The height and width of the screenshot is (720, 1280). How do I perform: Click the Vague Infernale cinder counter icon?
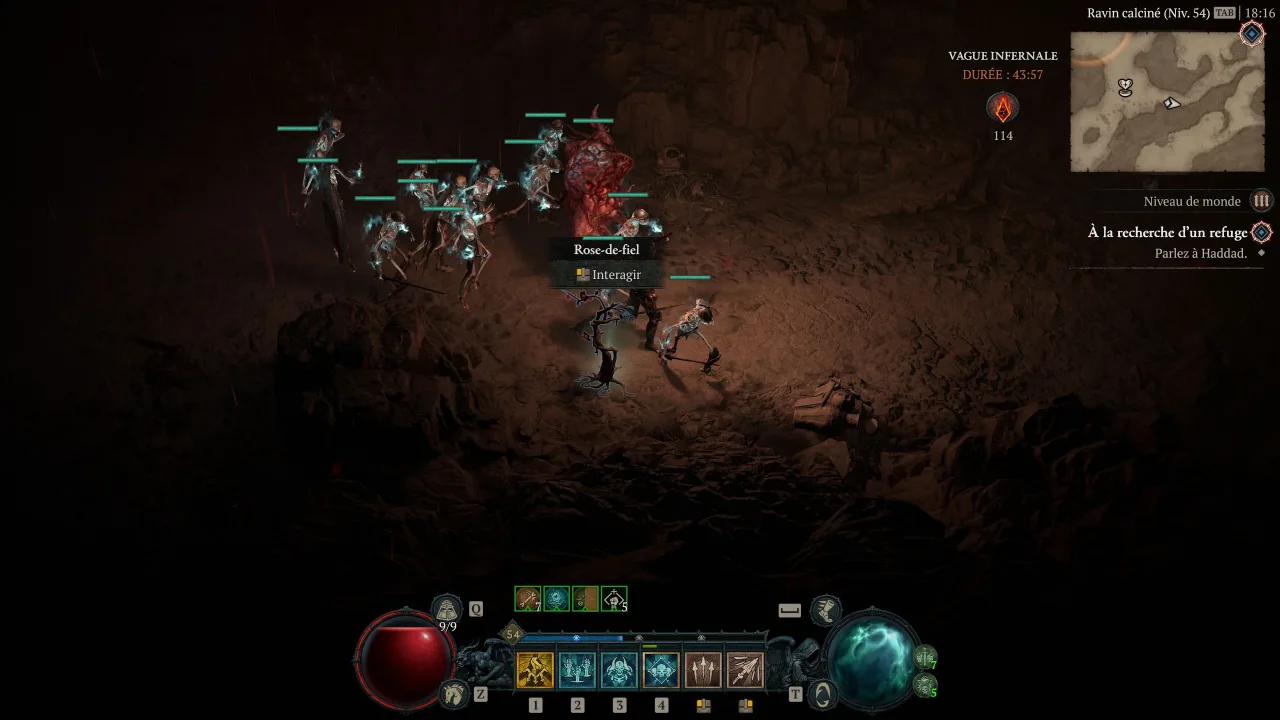1003,108
